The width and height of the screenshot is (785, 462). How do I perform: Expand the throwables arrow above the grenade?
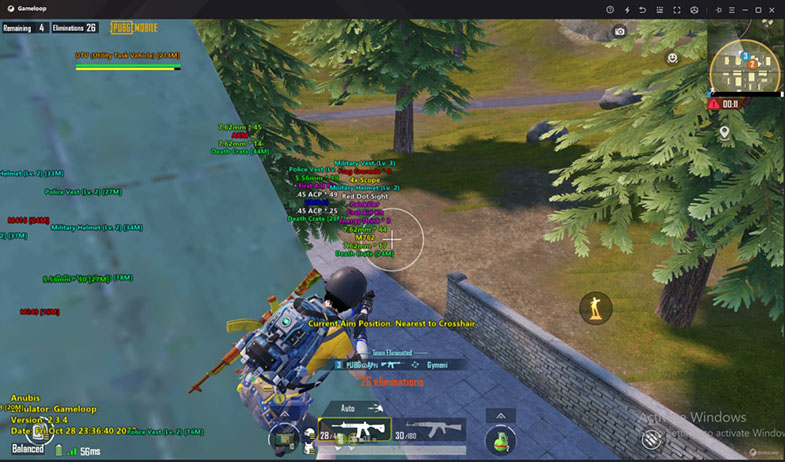pyautogui.click(x=500, y=415)
